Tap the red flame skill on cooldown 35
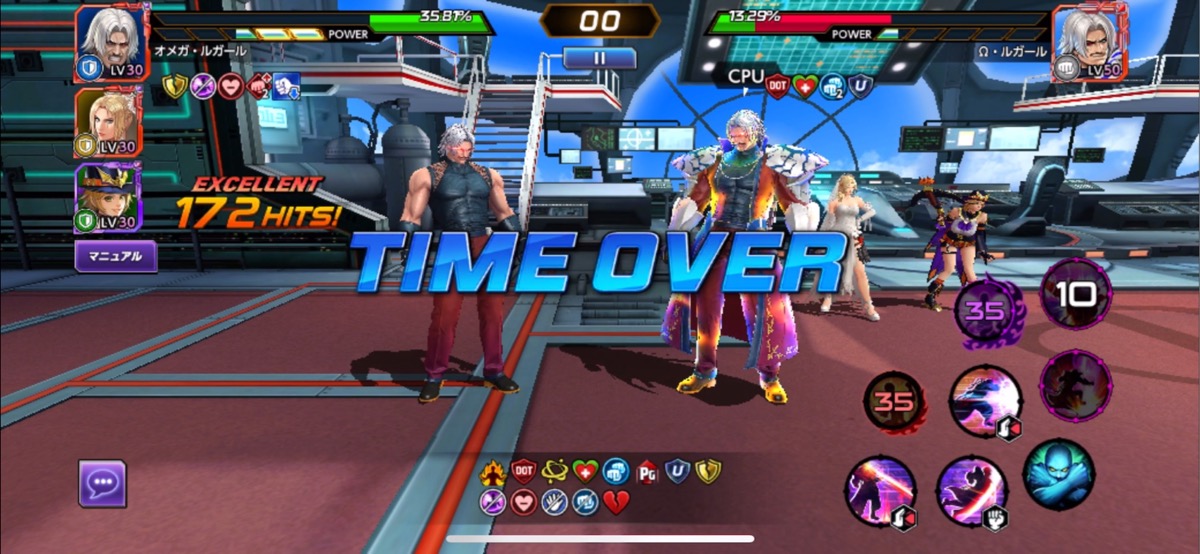The image size is (1200, 554). 894,403
